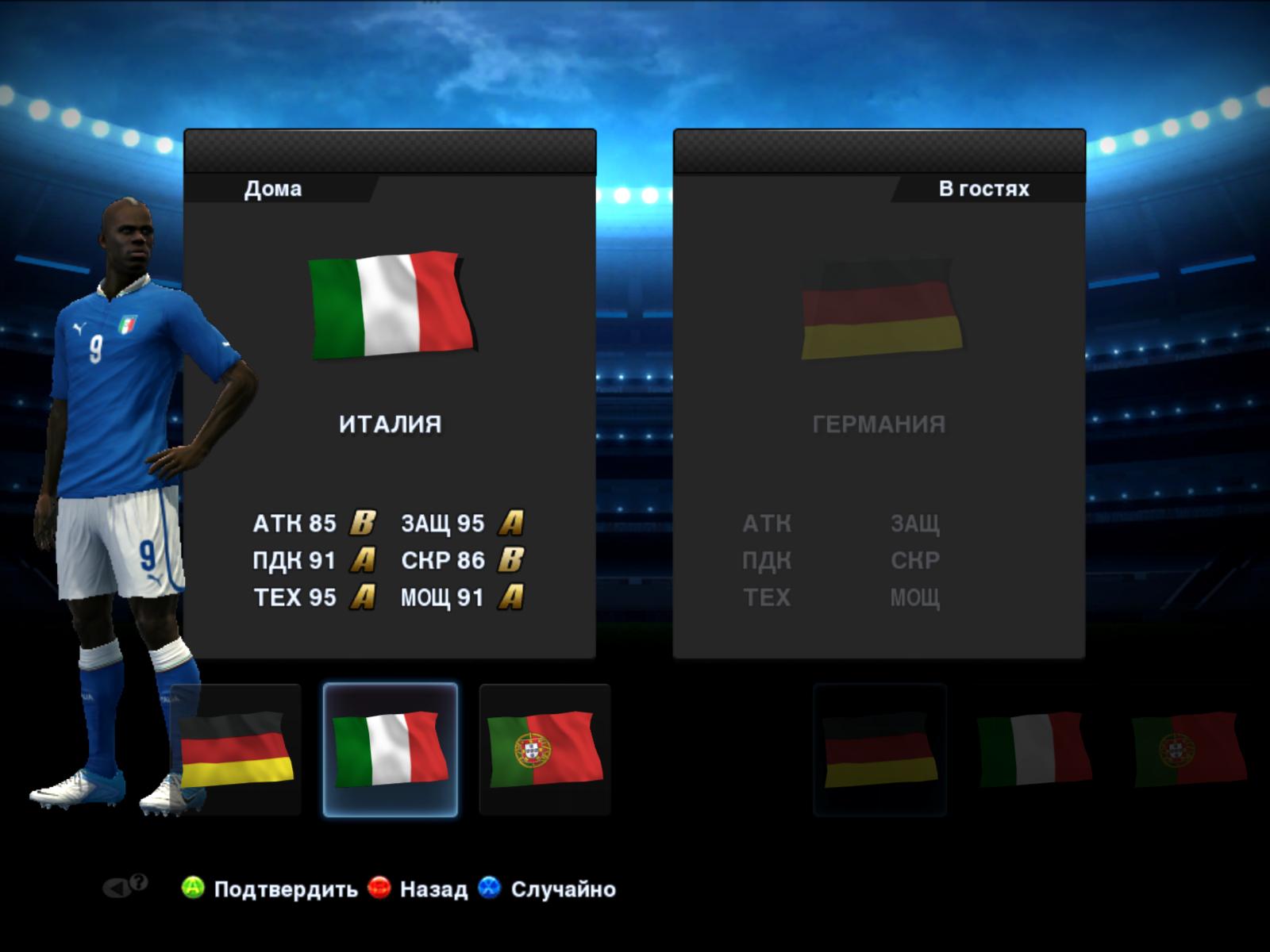Click the large Italy flag in the Дома panel
1270x952 pixels.
[391, 305]
